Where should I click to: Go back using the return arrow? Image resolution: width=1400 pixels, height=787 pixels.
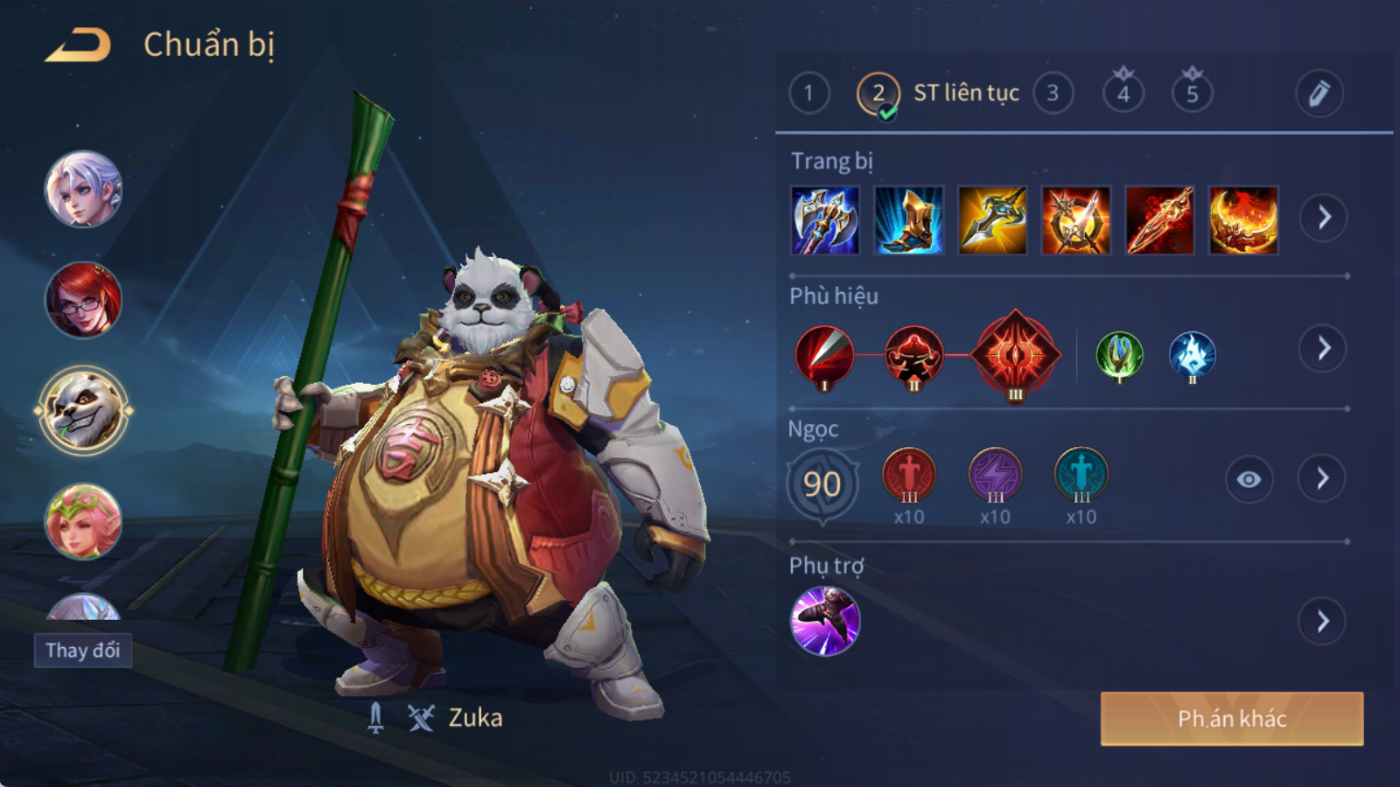[77, 46]
